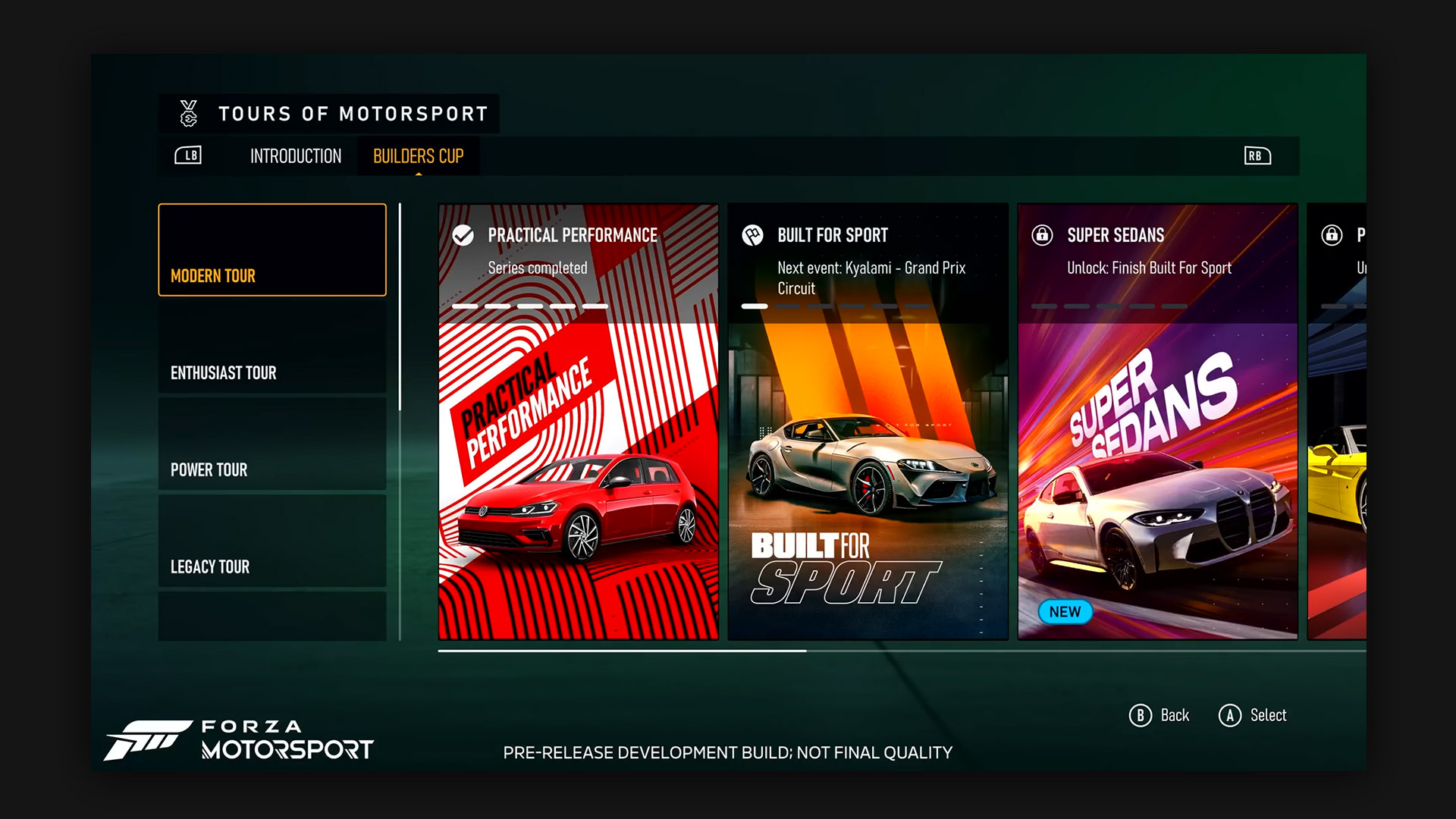This screenshot has height=819, width=1456.
Task: Click the NEW badge on Super Sedans
Action: 1065,612
